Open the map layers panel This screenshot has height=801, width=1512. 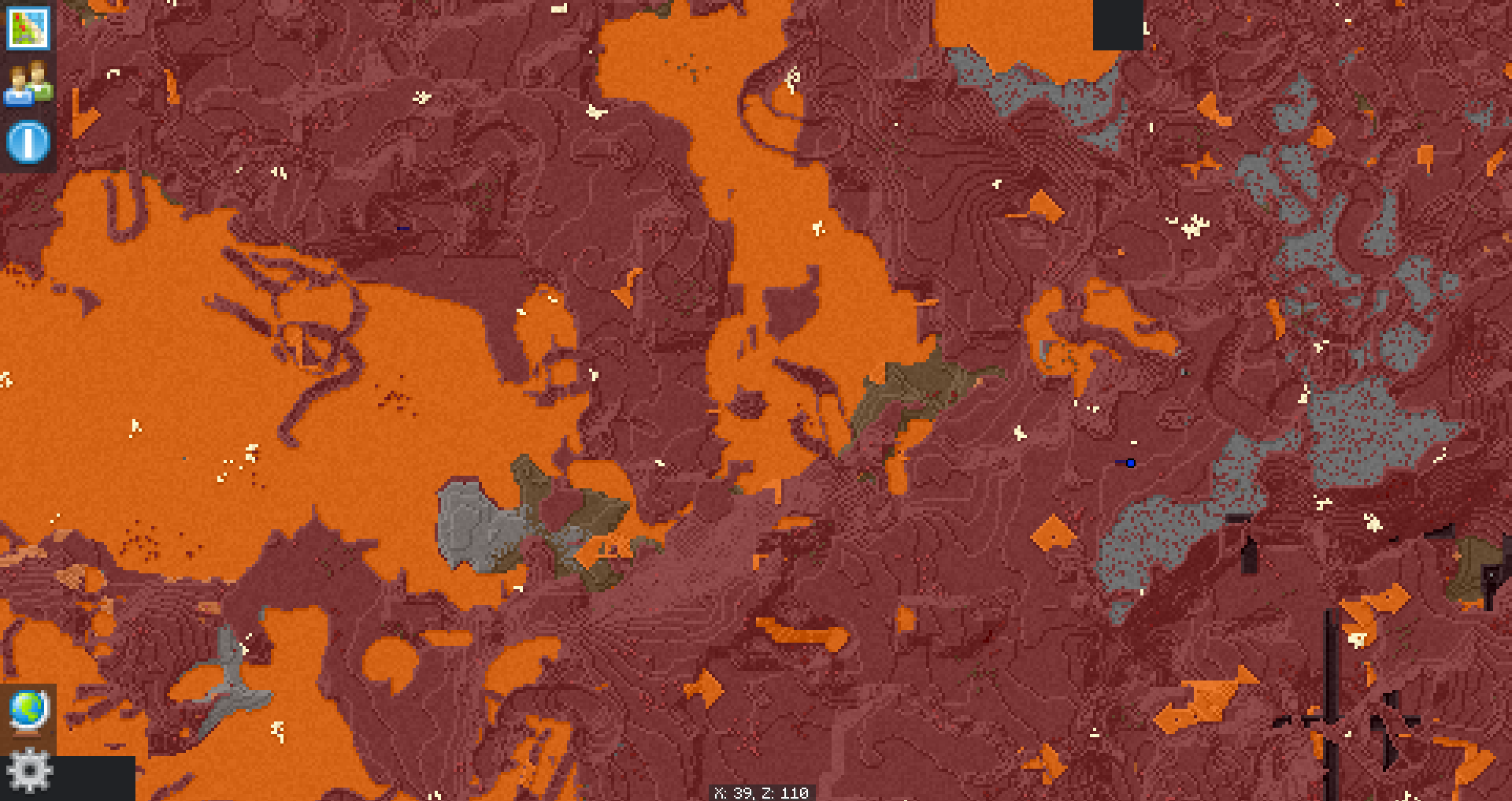pyautogui.click(x=28, y=28)
